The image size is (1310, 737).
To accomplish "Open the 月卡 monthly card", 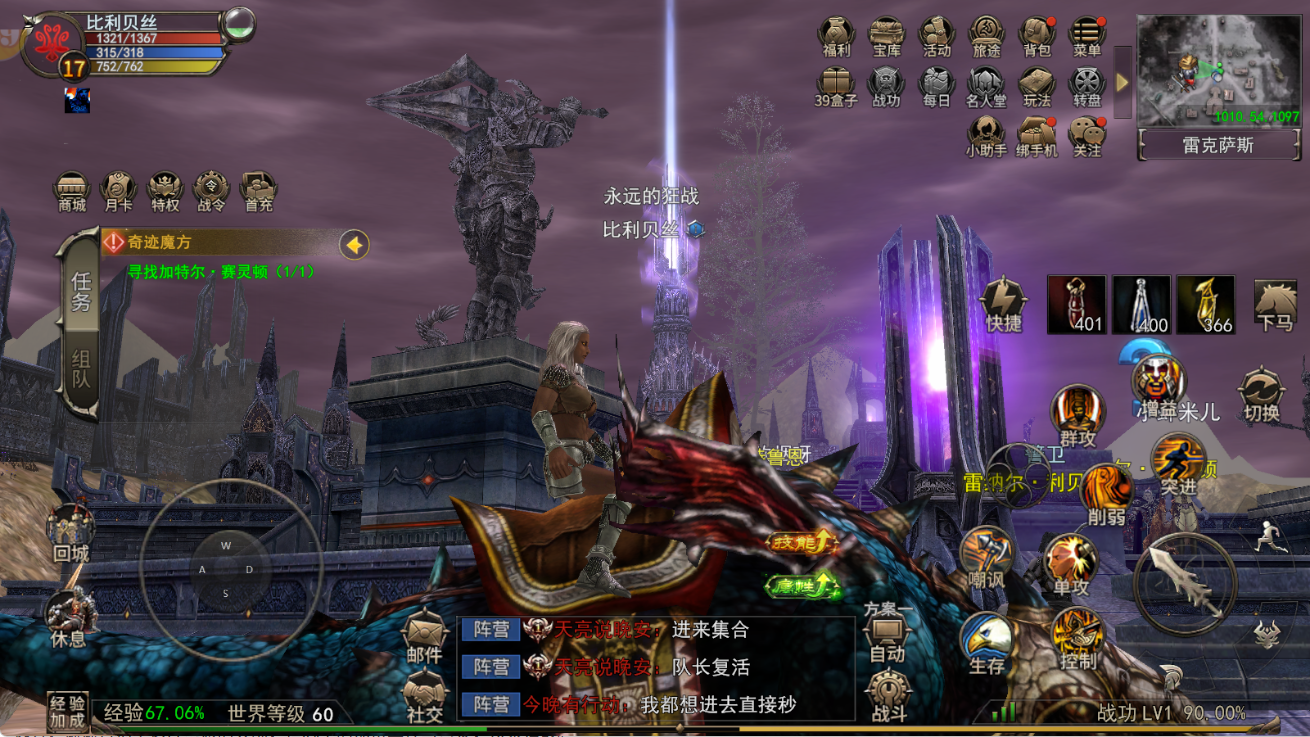I will point(118,190).
